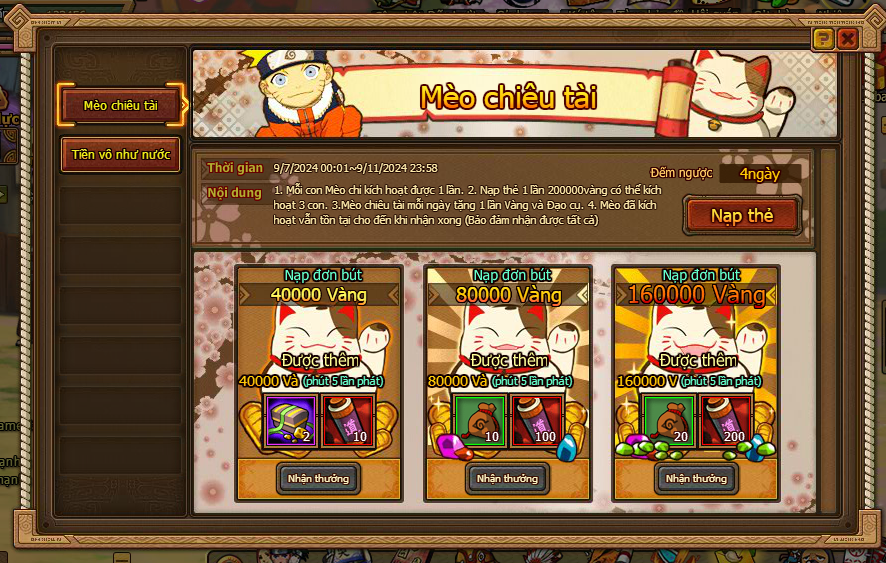Inspect the red scroll reward with quantity 10
The image size is (886, 563).
pyautogui.click(x=347, y=420)
